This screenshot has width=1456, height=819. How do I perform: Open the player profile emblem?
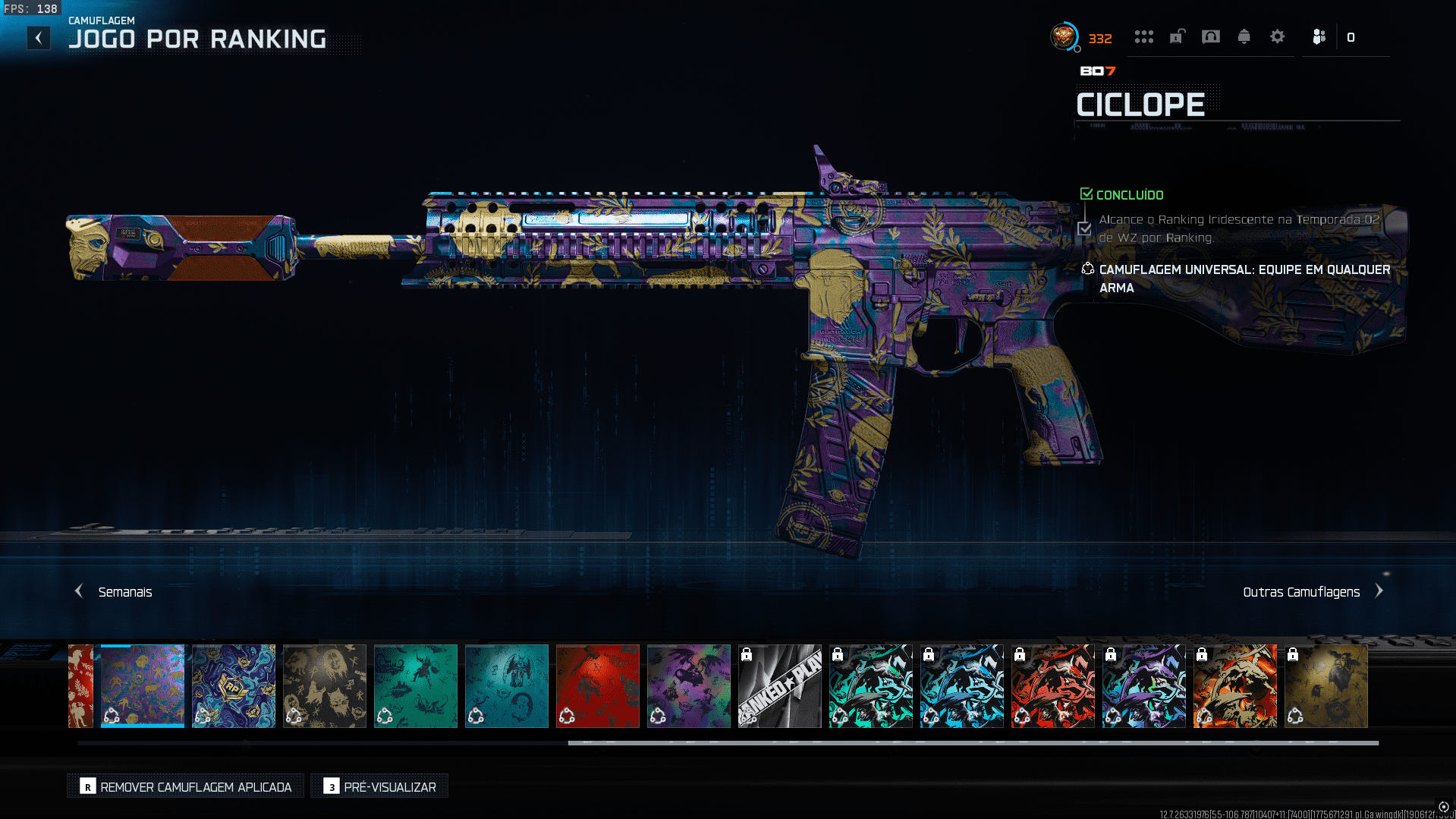(x=1064, y=36)
